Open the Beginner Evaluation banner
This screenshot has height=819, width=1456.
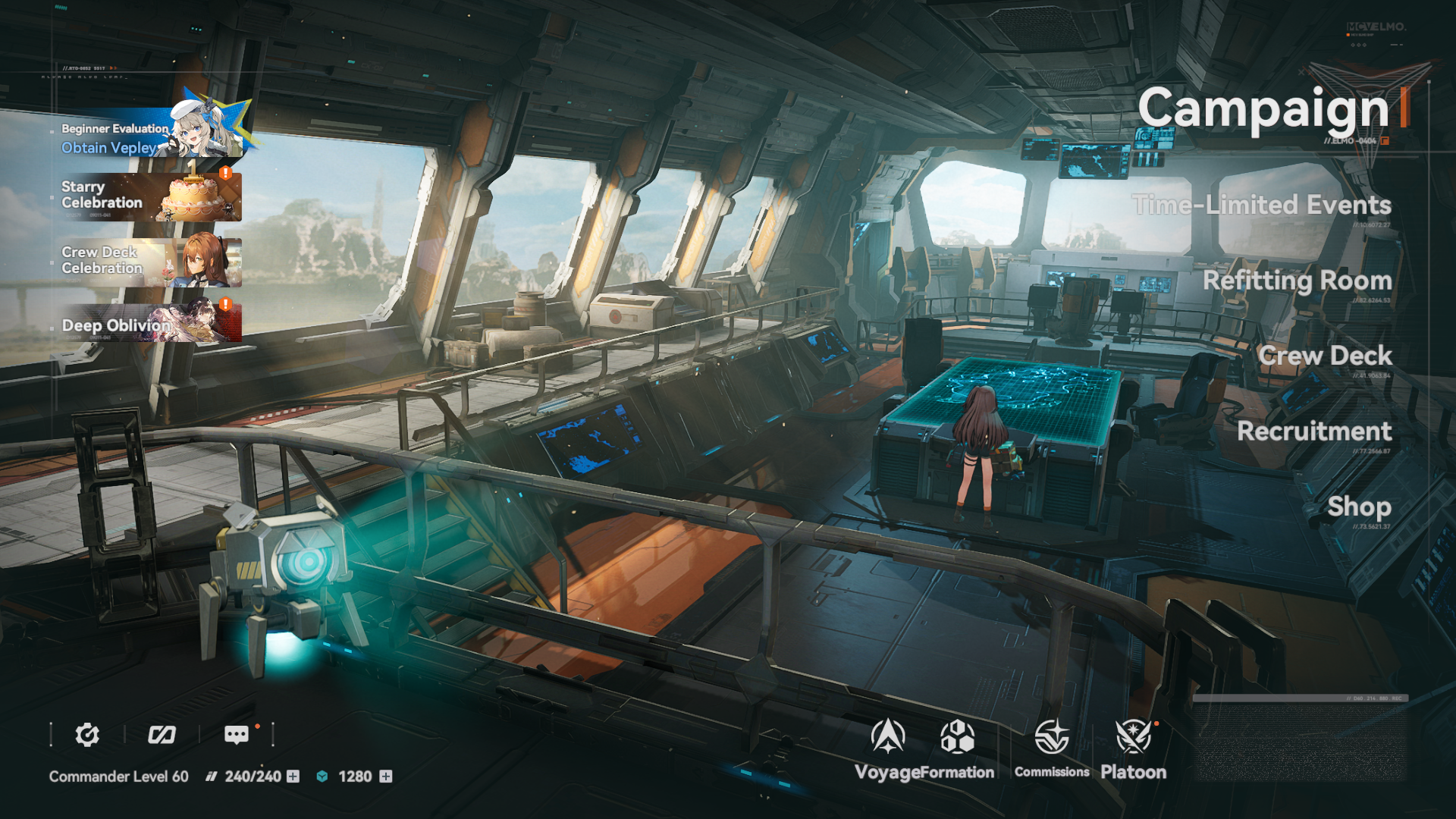[150, 135]
